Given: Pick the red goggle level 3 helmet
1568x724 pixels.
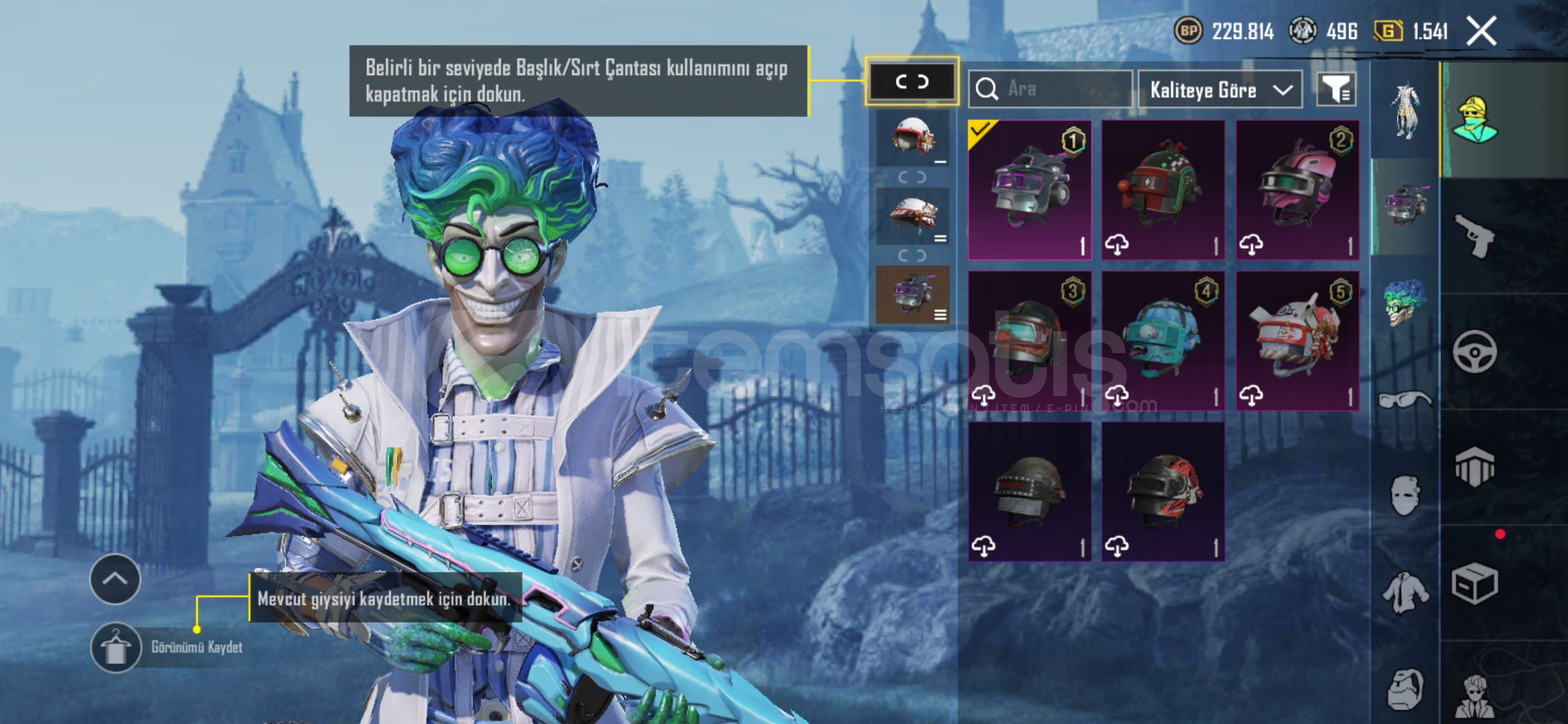Looking at the screenshot, I should pos(1029,341).
